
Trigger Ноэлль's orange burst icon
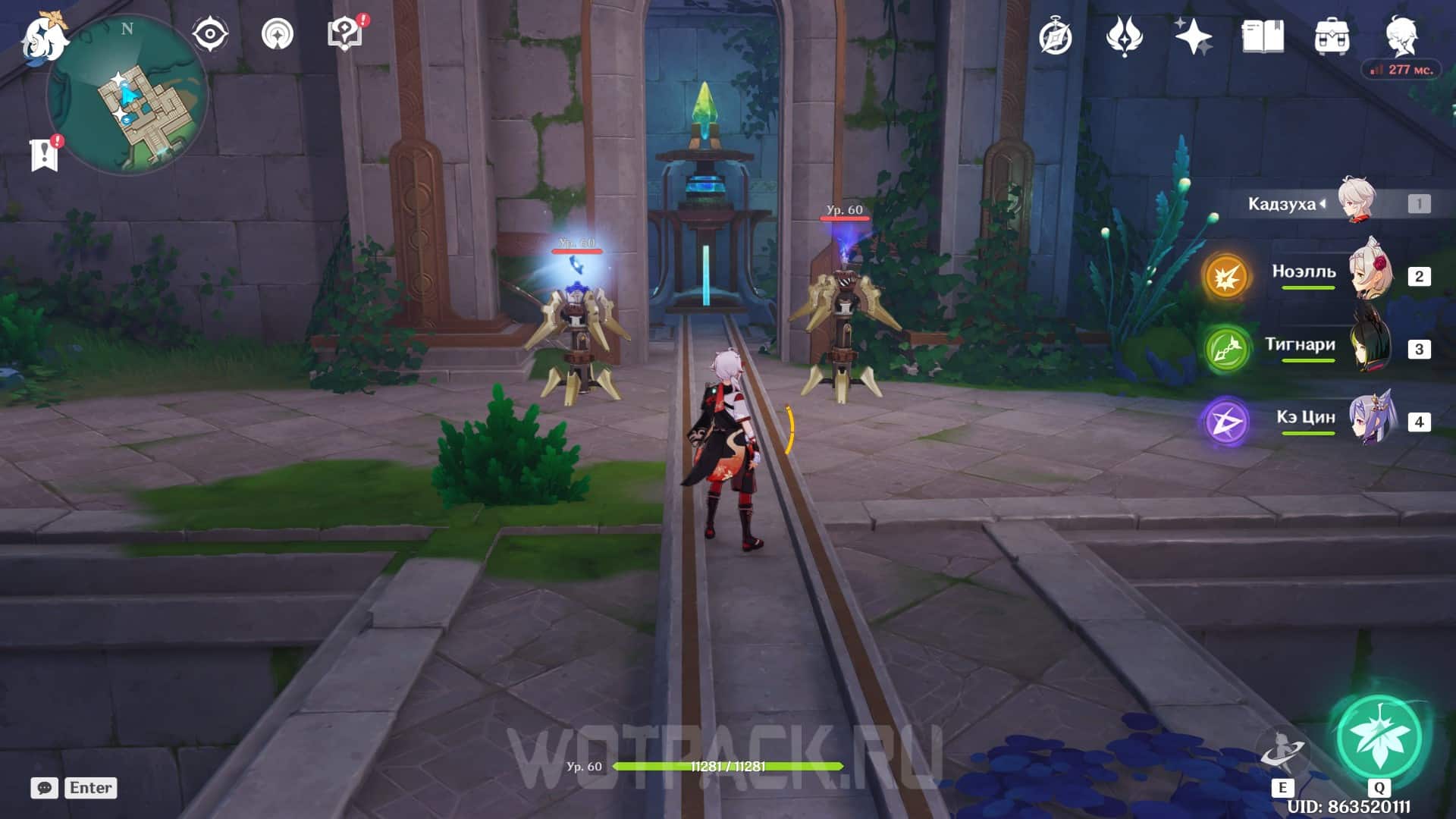pos(1226,277)
